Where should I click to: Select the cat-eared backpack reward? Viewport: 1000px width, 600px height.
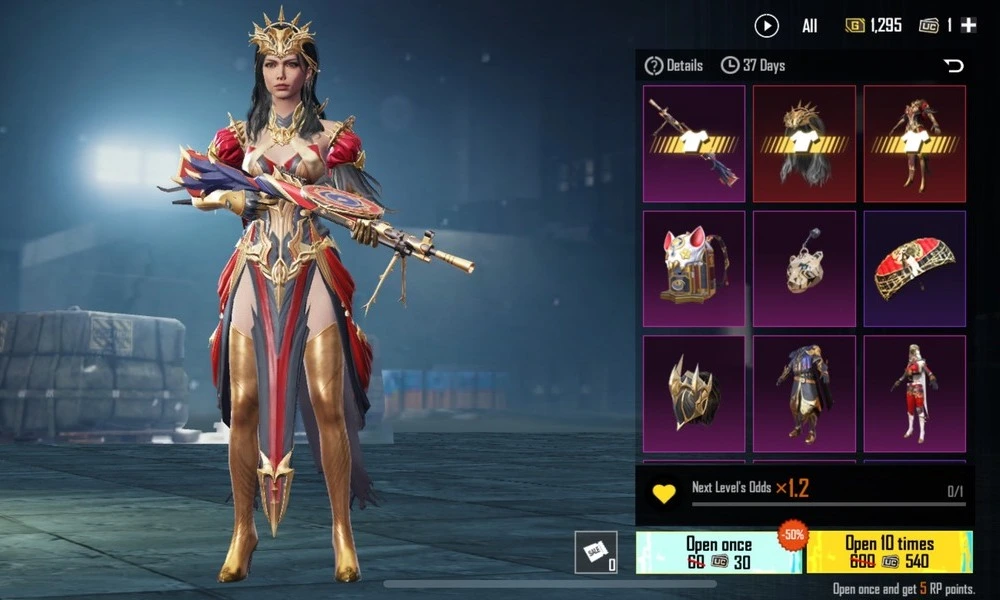(x=694, y=268)
